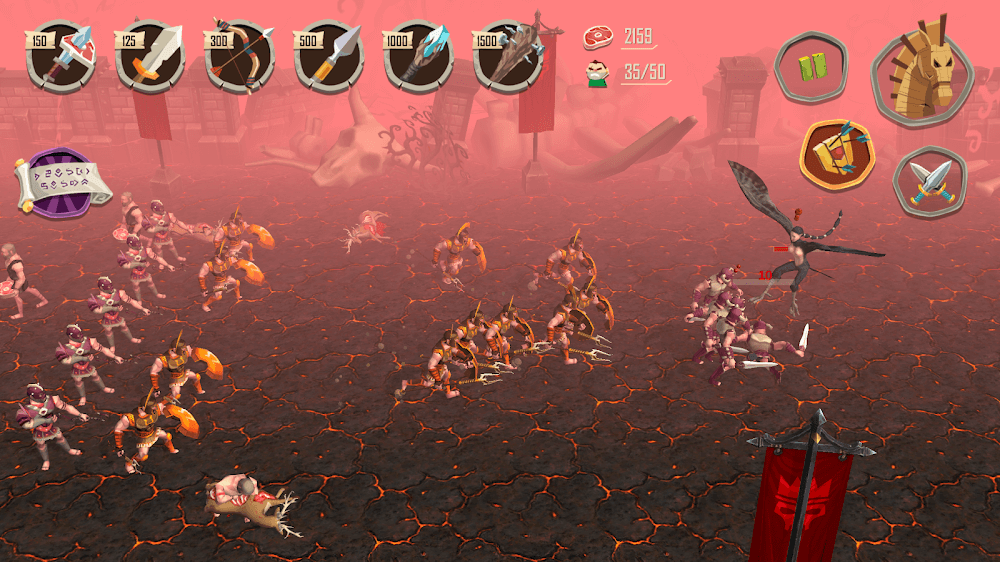Activate the Trojan horse ability
Viewport: 1000px width, 562px height.
click(x=921, y=70)
